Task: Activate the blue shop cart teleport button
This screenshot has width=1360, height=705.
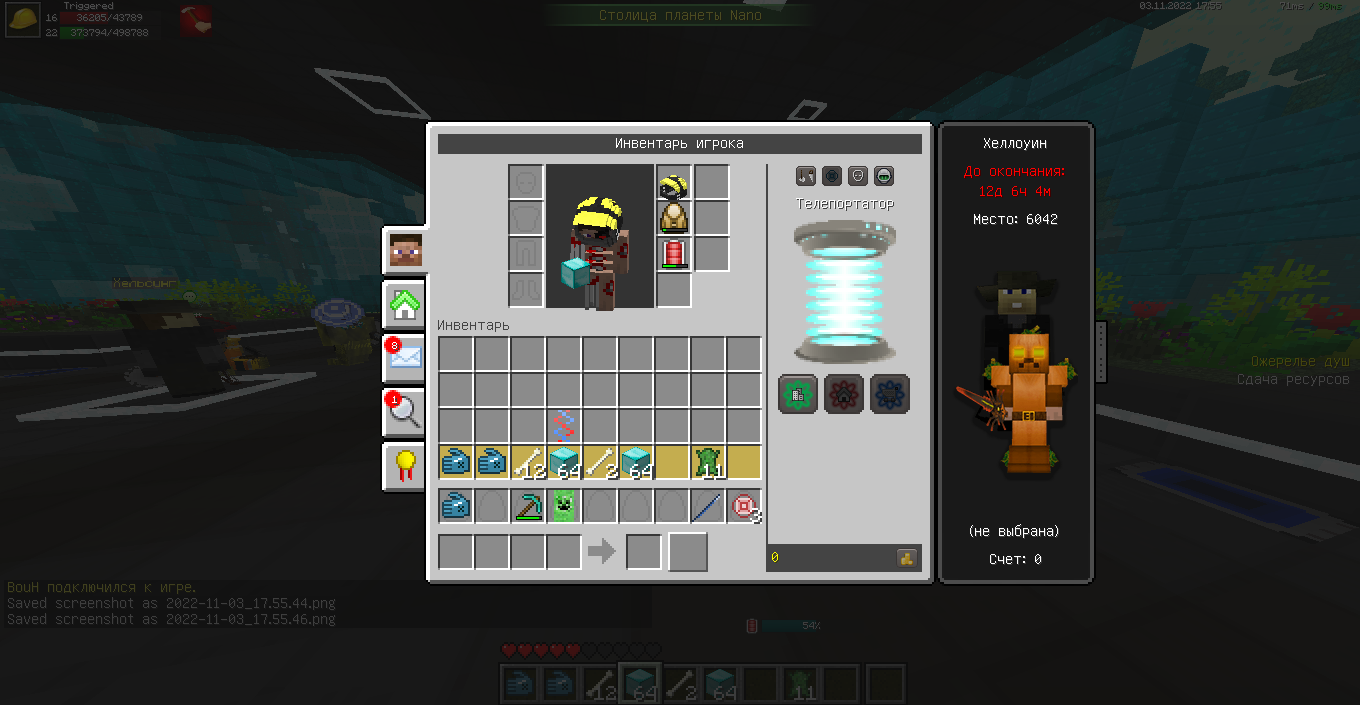Action: [x=890, y=394]
